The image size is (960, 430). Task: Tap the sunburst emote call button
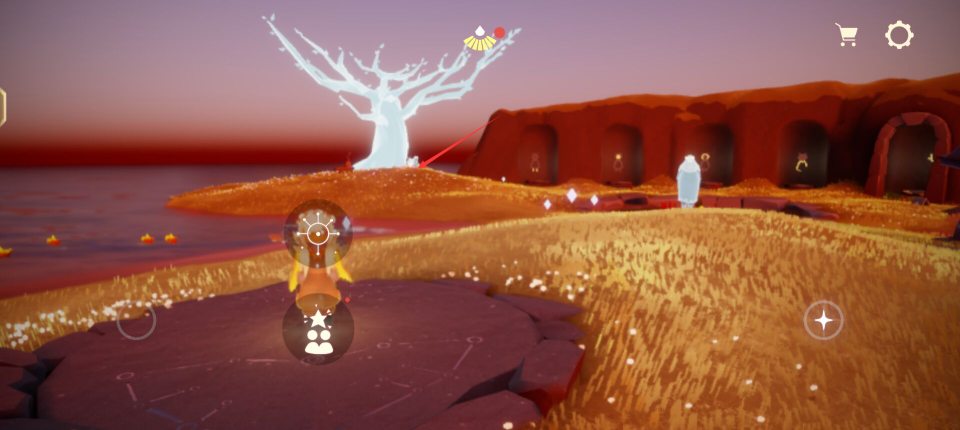pos(317,234)
